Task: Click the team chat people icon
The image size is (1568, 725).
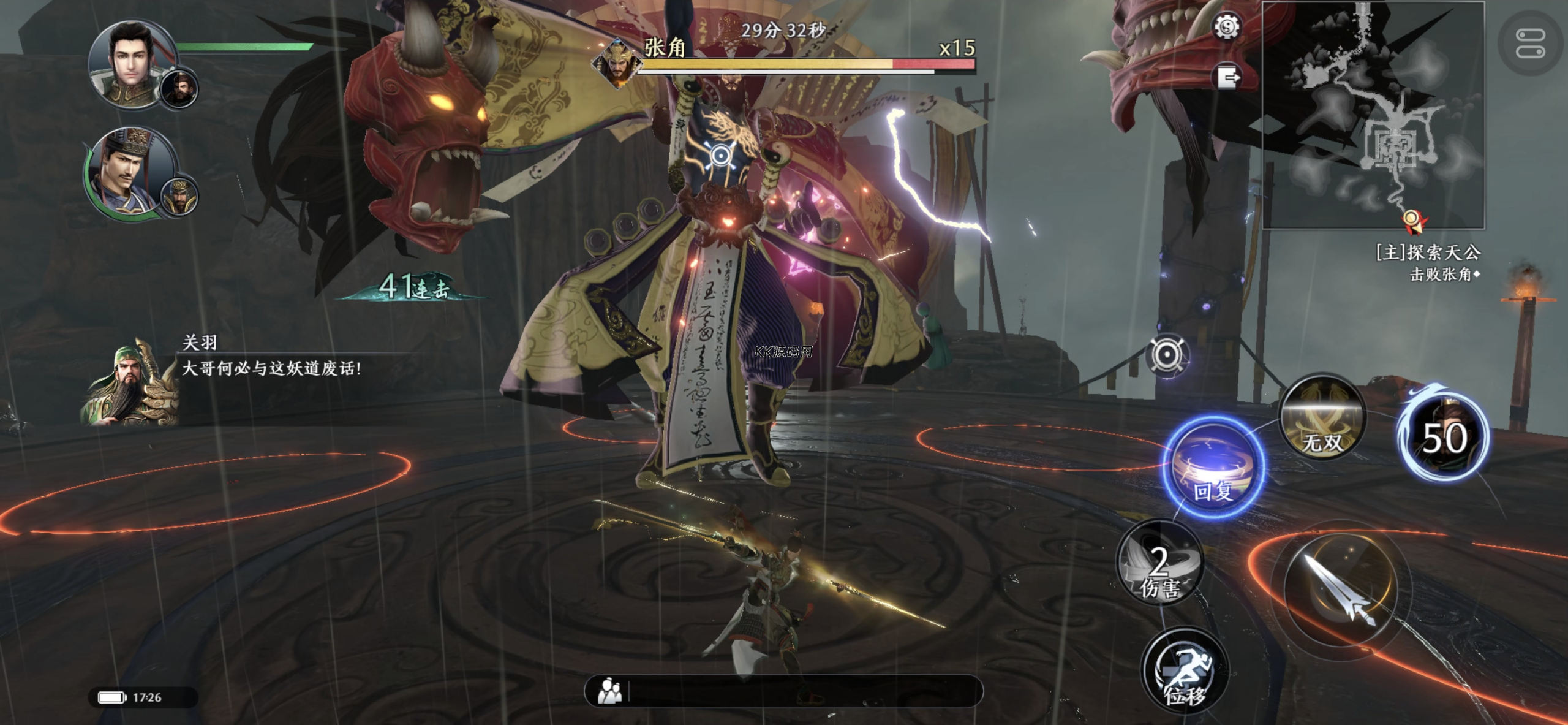Action: [x=609, y=691]
